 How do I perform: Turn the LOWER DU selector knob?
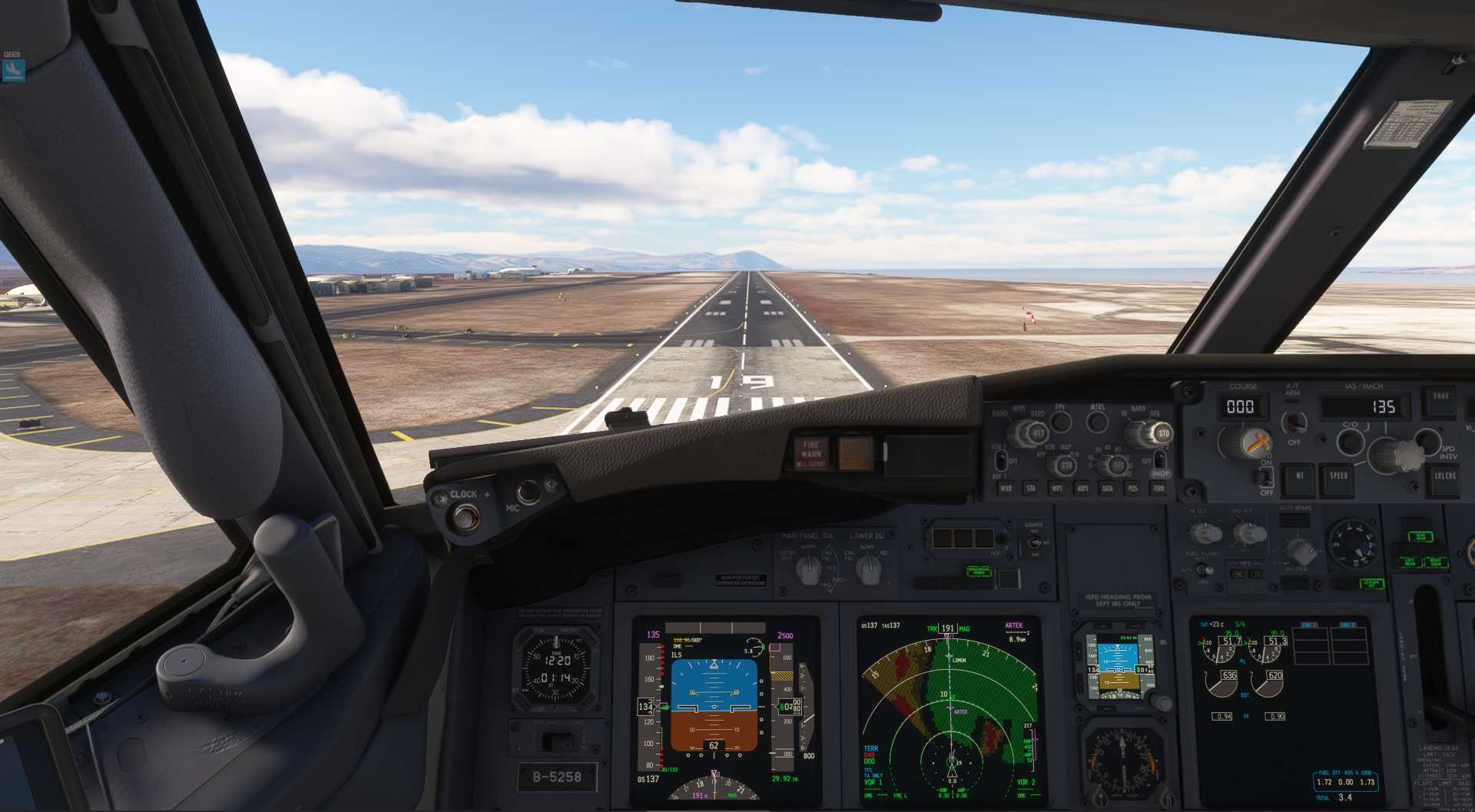point(868,568)
